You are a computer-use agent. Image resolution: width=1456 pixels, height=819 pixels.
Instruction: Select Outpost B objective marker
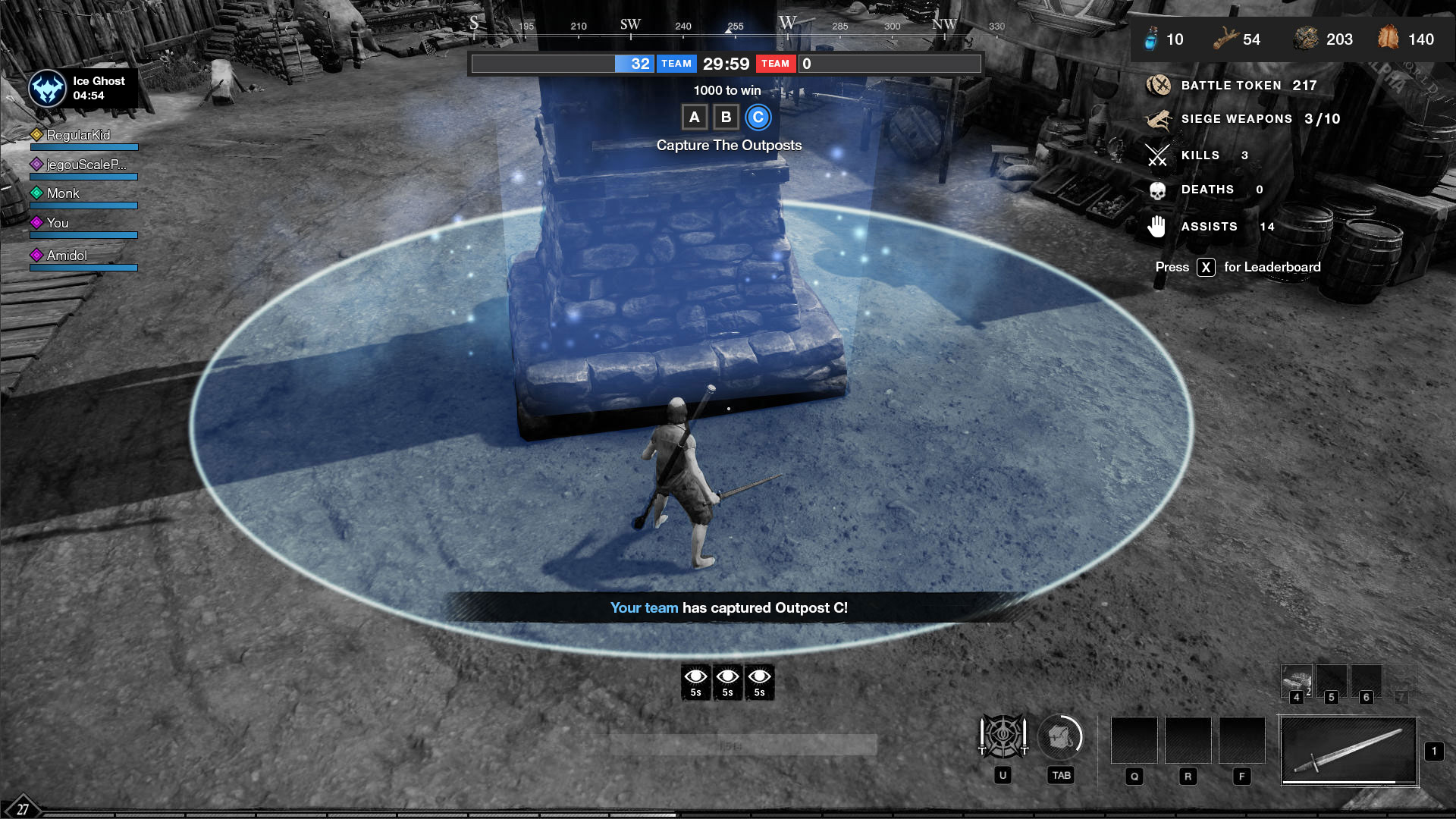(726, 118)
